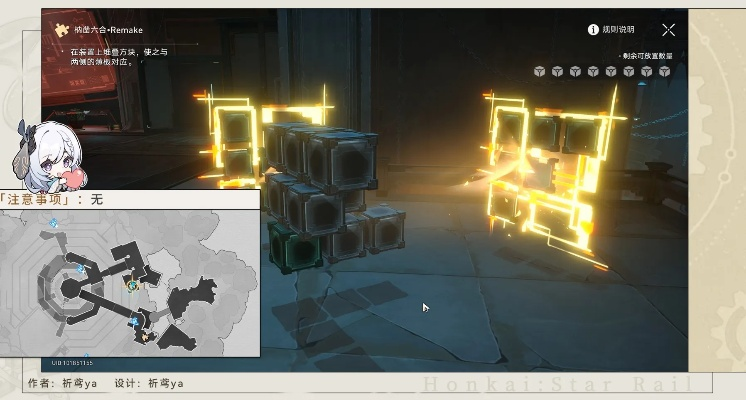Click the overlay route map image
The height and width of the screenshot is (400, 746).
click(x=130, y=282)
